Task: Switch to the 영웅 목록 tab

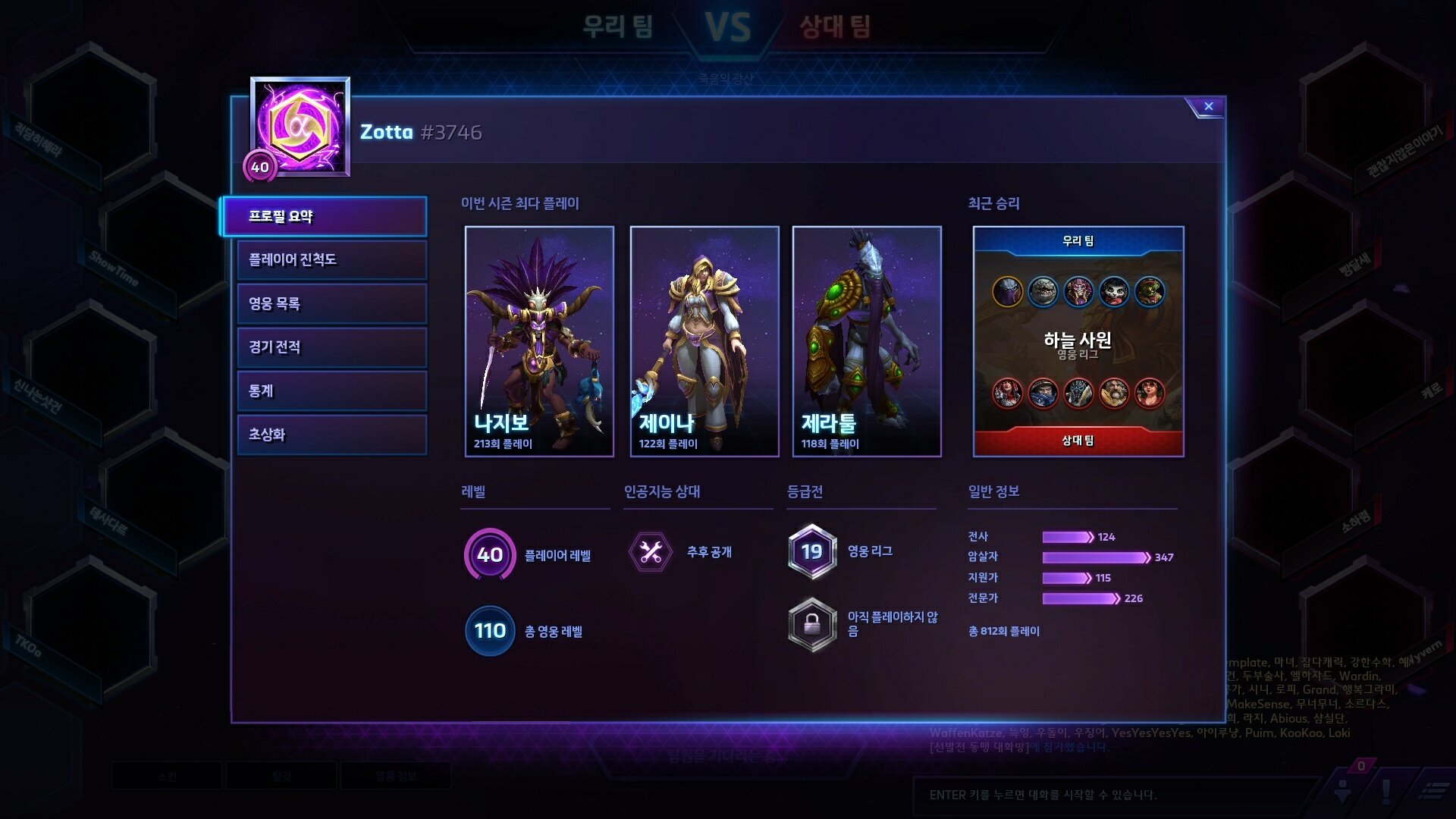Action: 331,304
